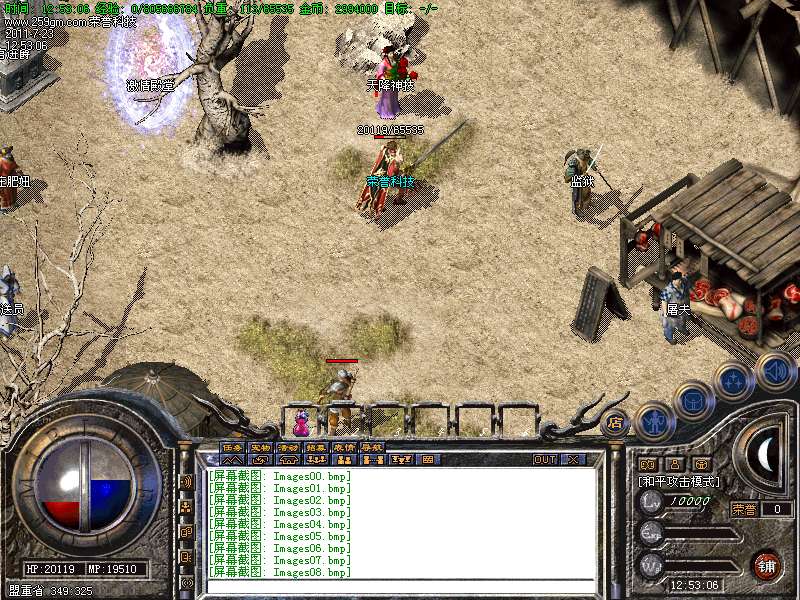The image size is (800, 600).
Task: Toggle the 和平攻击模式 attack mode label
Action: [x=679, y=481]
